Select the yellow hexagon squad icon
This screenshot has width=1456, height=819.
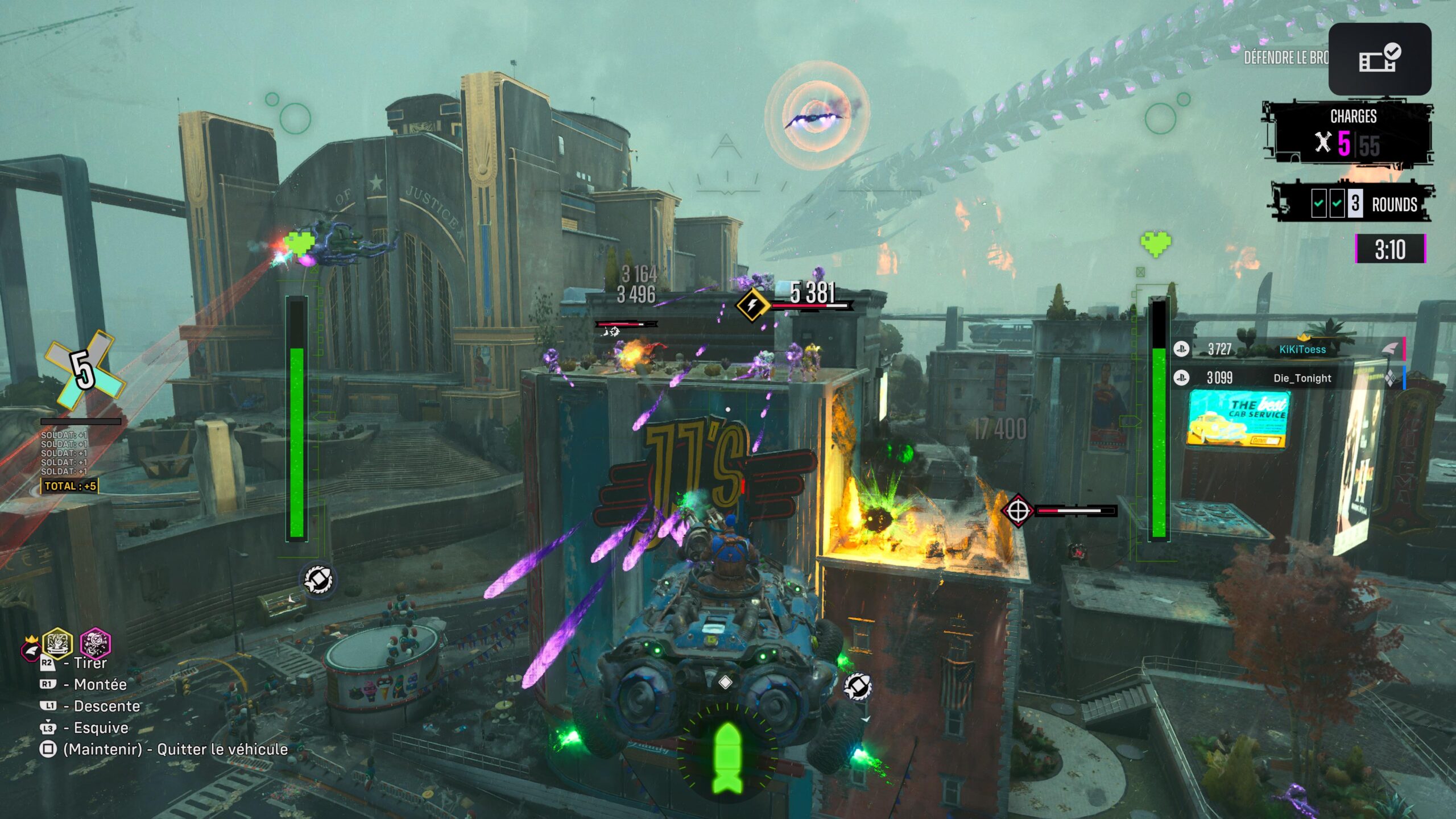point(58,644)
